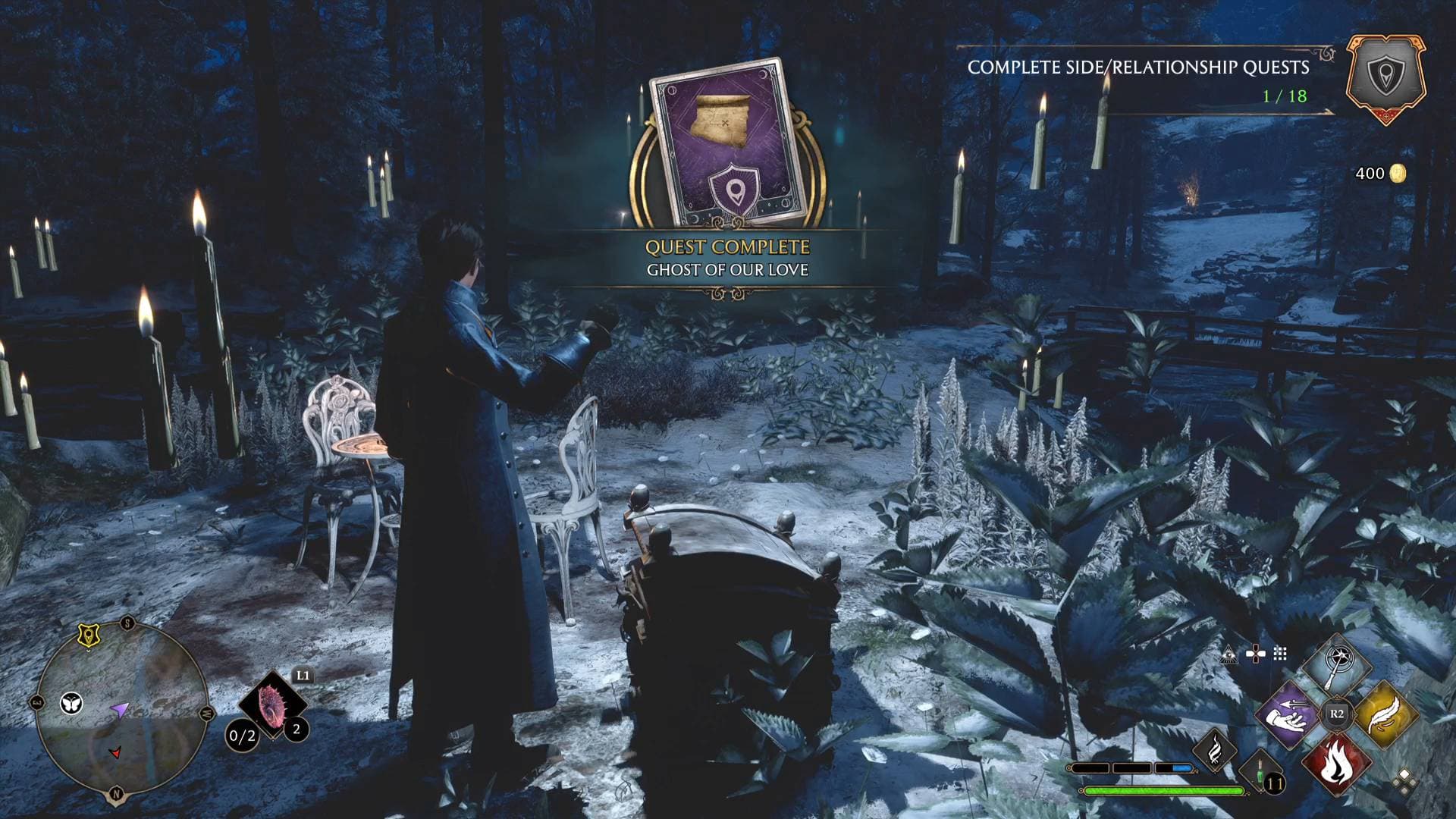Click the Chinese Chomping Cabbage L1 slot
1456x819 pixels.
pyautogui.click(x=271, y=703)
